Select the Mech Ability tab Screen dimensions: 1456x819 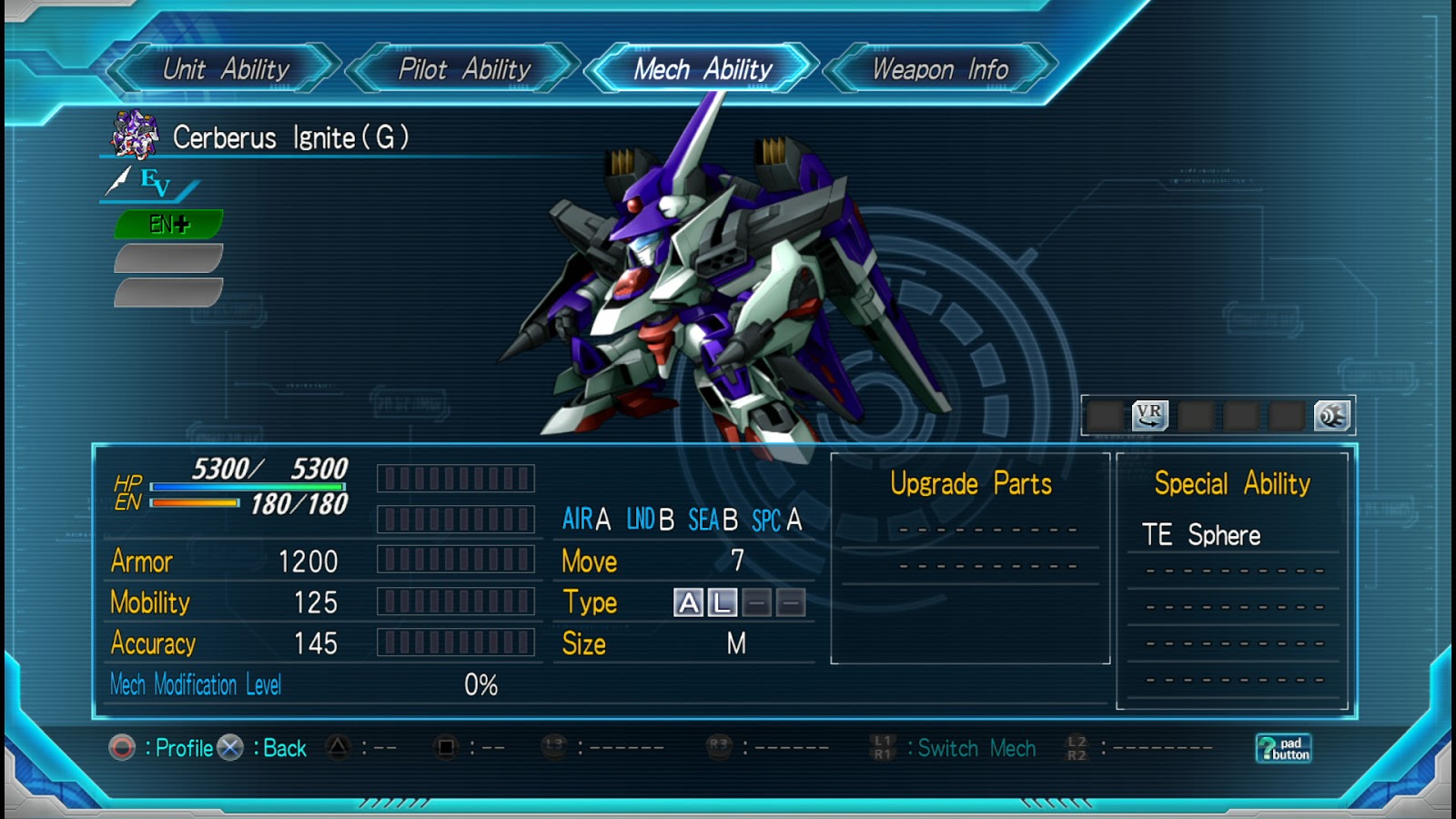pyautogui.click(x=703, y=69)
